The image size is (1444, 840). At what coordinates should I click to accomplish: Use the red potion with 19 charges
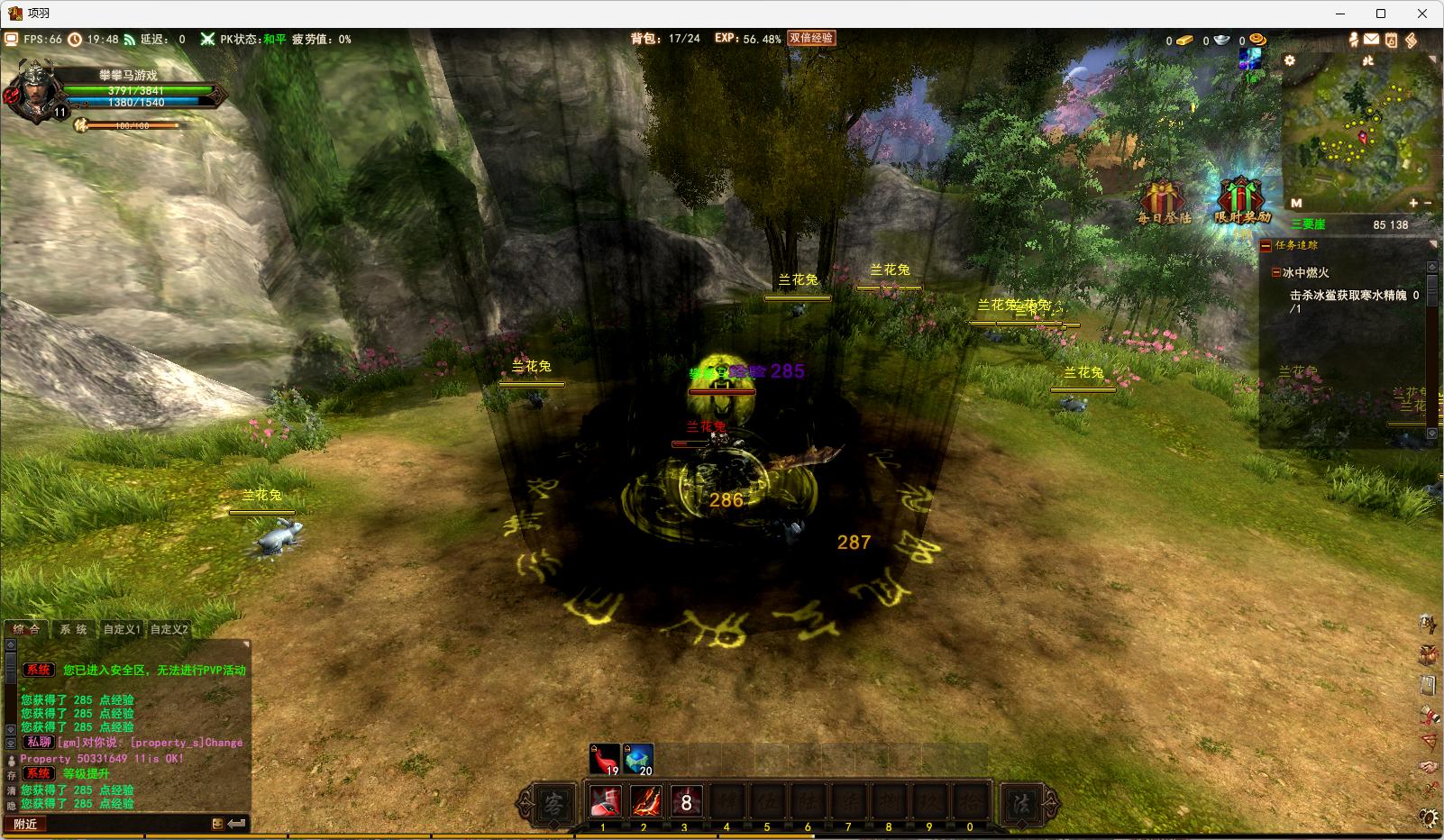[x=605, y=759]
